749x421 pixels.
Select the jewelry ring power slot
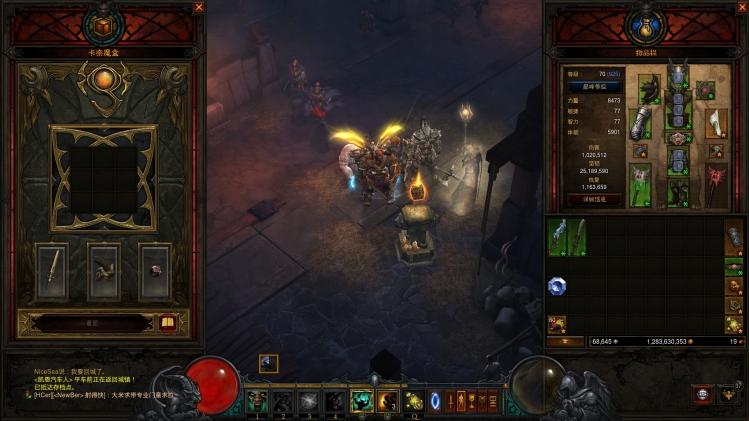point(154,268)
